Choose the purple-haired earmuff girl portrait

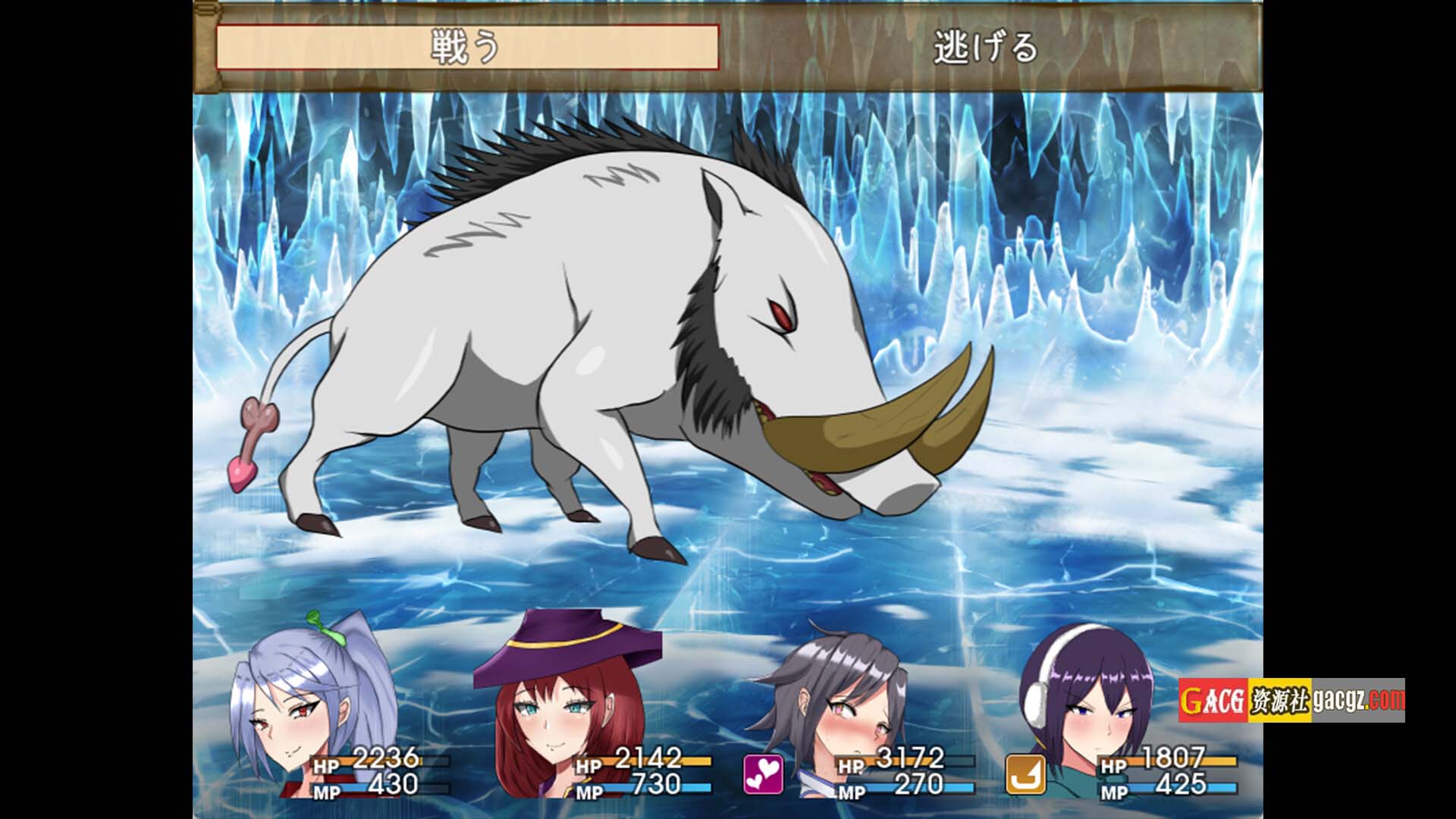pos(1092,705)
